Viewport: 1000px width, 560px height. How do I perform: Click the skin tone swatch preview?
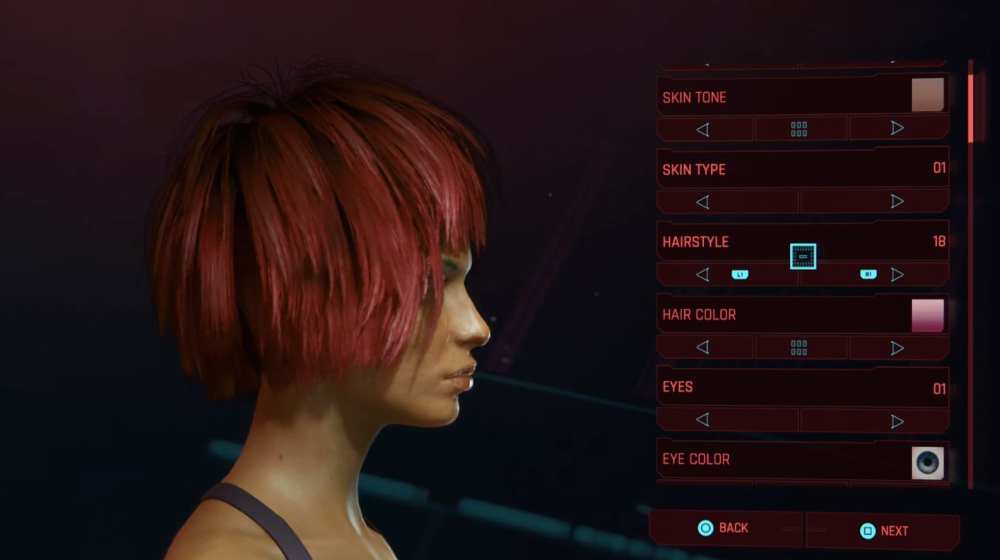coord(927,95)
